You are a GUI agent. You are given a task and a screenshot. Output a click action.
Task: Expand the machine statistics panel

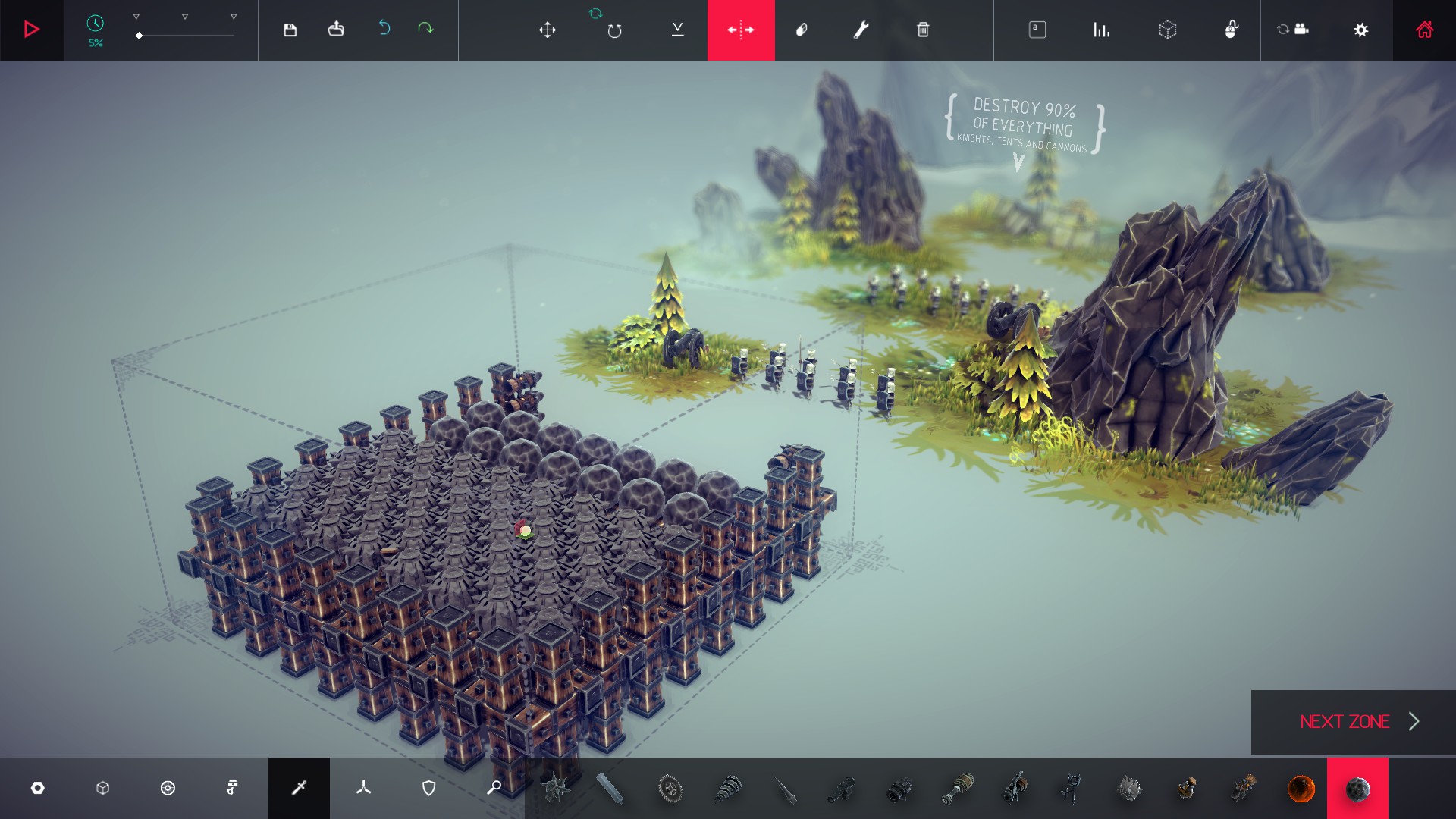tap(1101, 30)
